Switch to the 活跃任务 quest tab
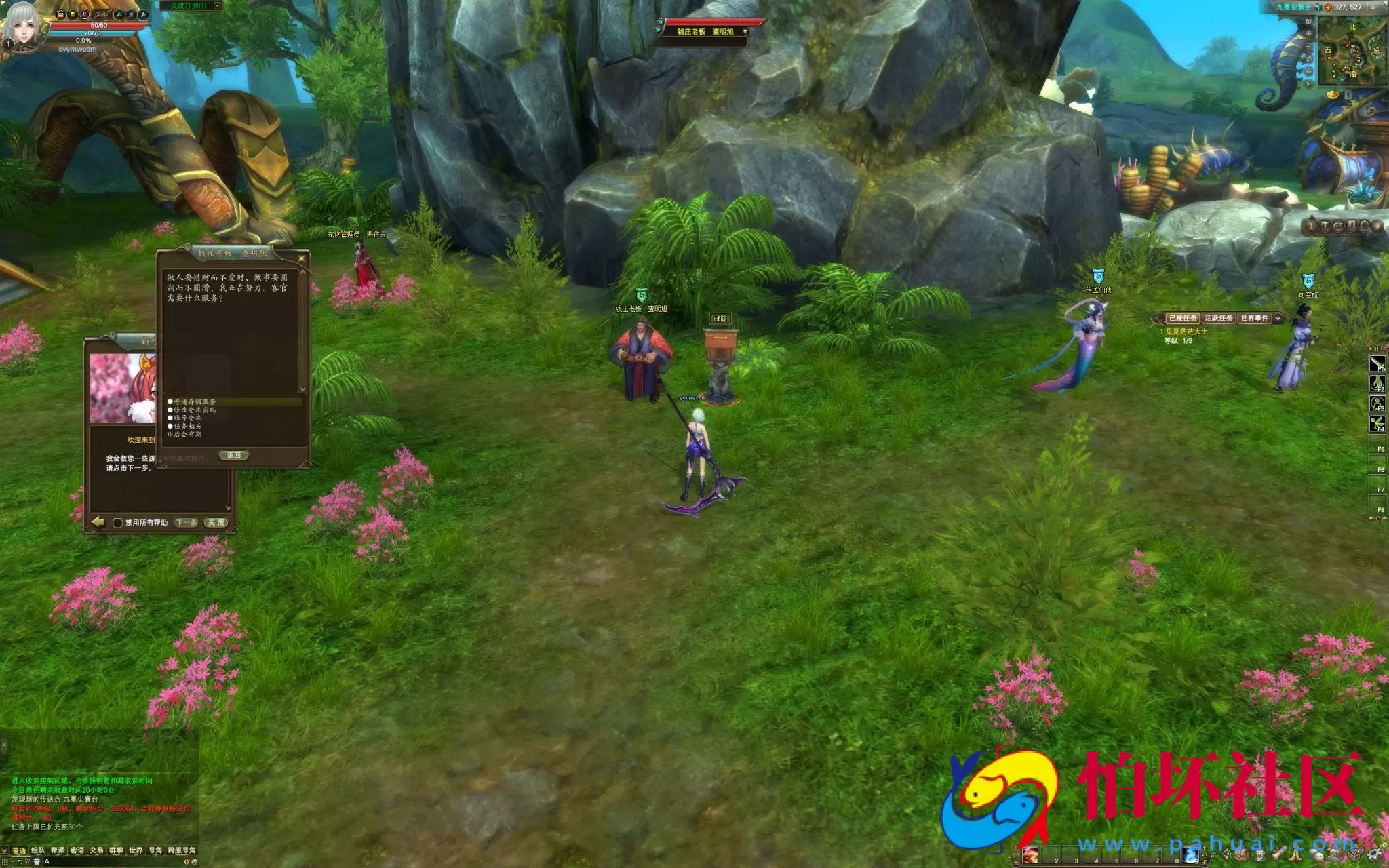Viewport: 1389px width, 868px height. [x=1219, y=318]
